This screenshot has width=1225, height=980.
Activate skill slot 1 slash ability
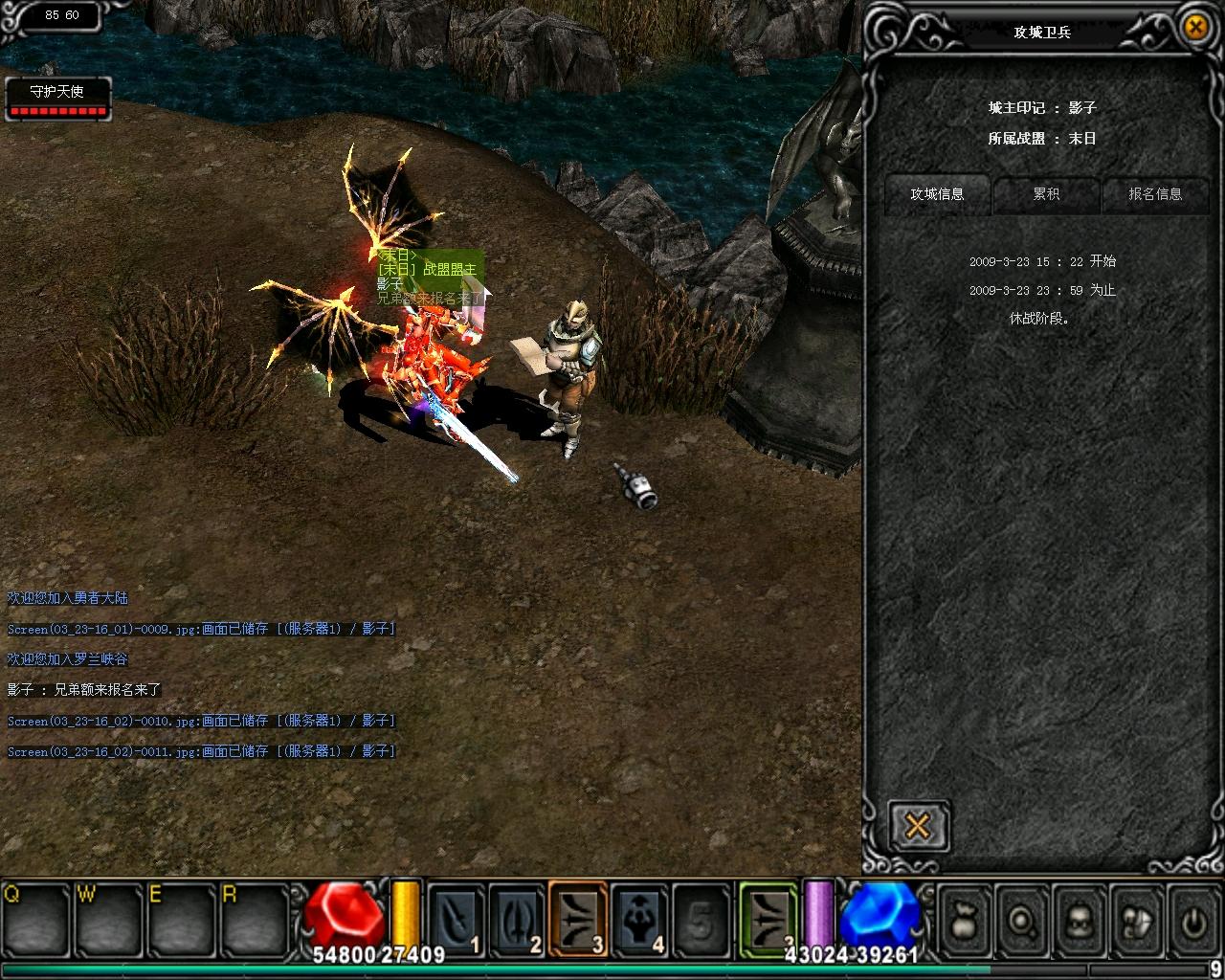tap(456, 919)
